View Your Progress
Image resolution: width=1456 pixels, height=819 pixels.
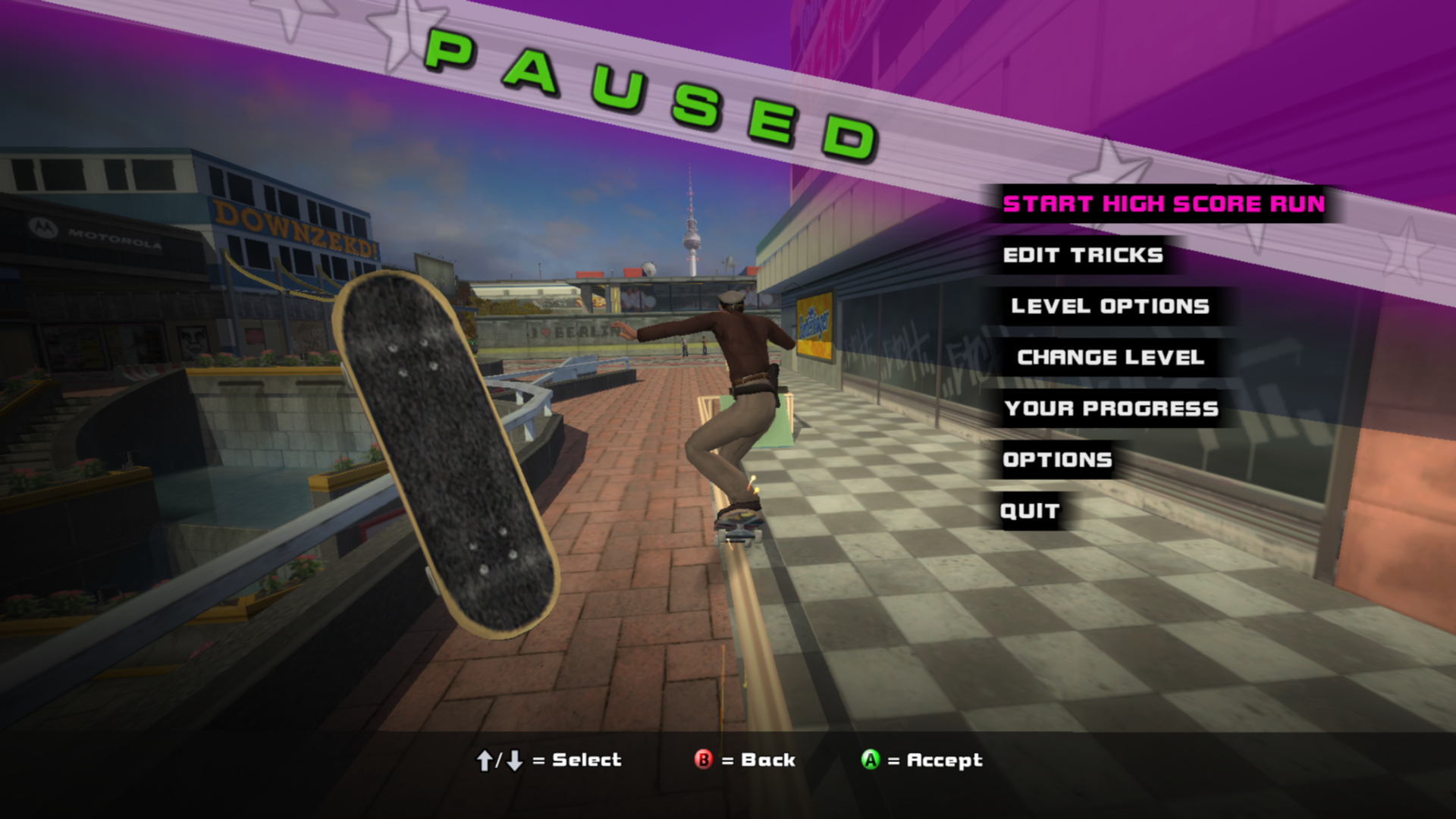[1111, 409]
